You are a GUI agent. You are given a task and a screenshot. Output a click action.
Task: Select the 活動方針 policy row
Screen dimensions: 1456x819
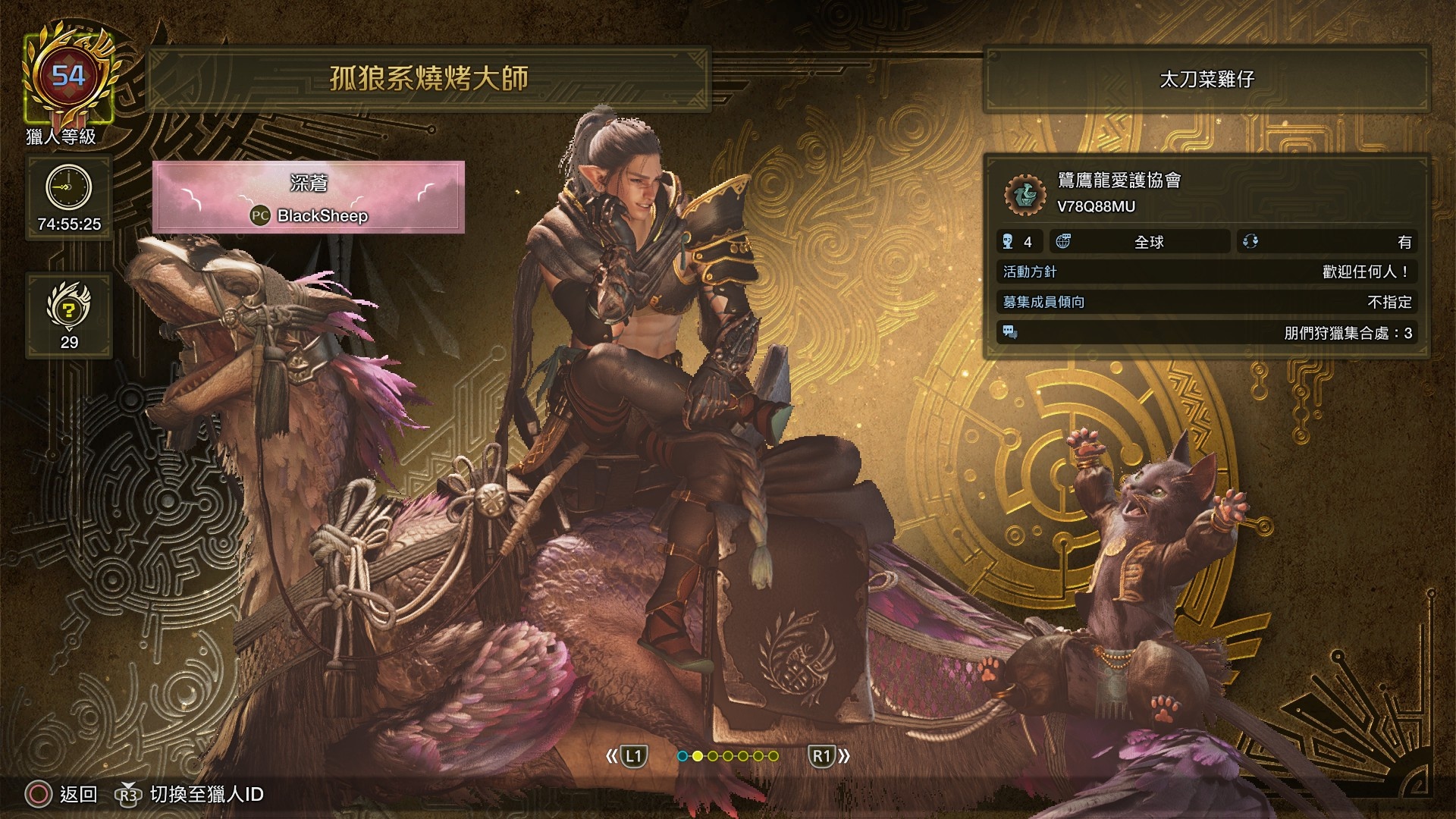[1207, 271]
